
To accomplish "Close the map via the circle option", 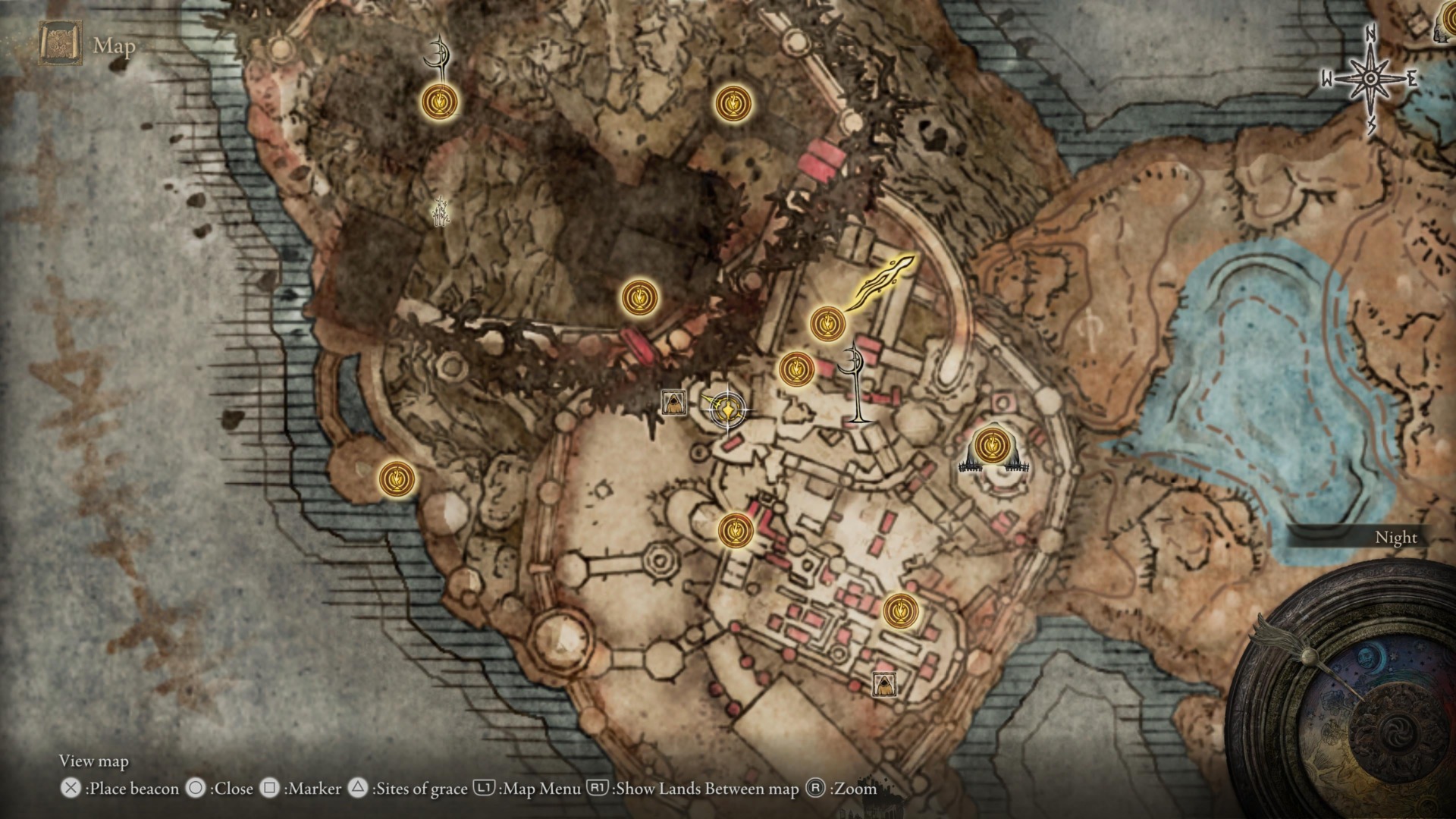I will pyautogui.click(x=196, y=789).
